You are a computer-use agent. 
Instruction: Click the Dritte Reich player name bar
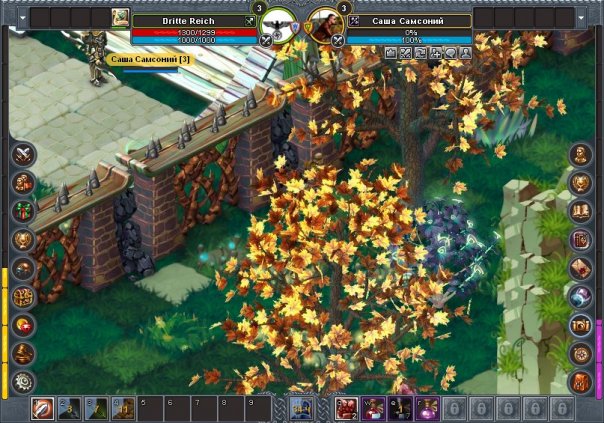(187, 20)
